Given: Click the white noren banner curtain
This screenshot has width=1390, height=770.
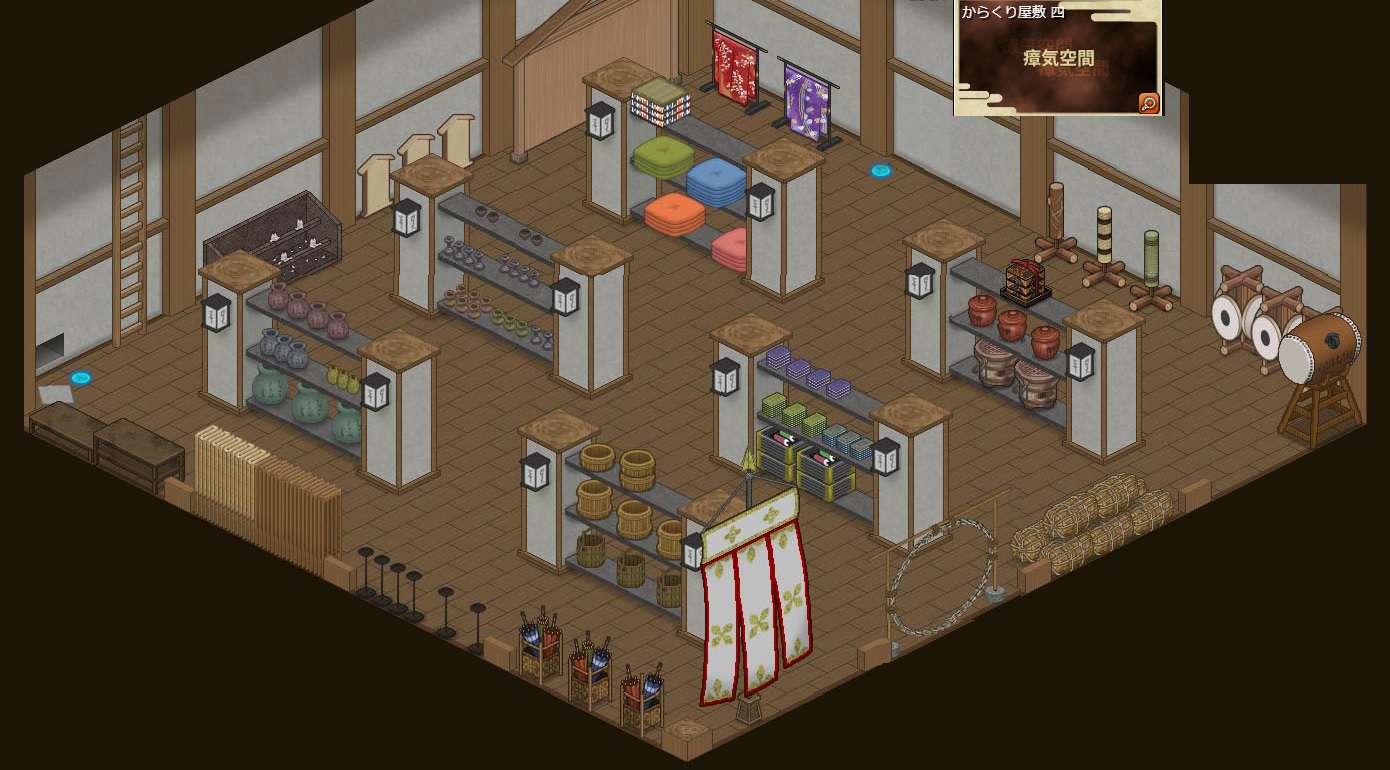Looking at the screenshot, I should click(x=755, y=610).
